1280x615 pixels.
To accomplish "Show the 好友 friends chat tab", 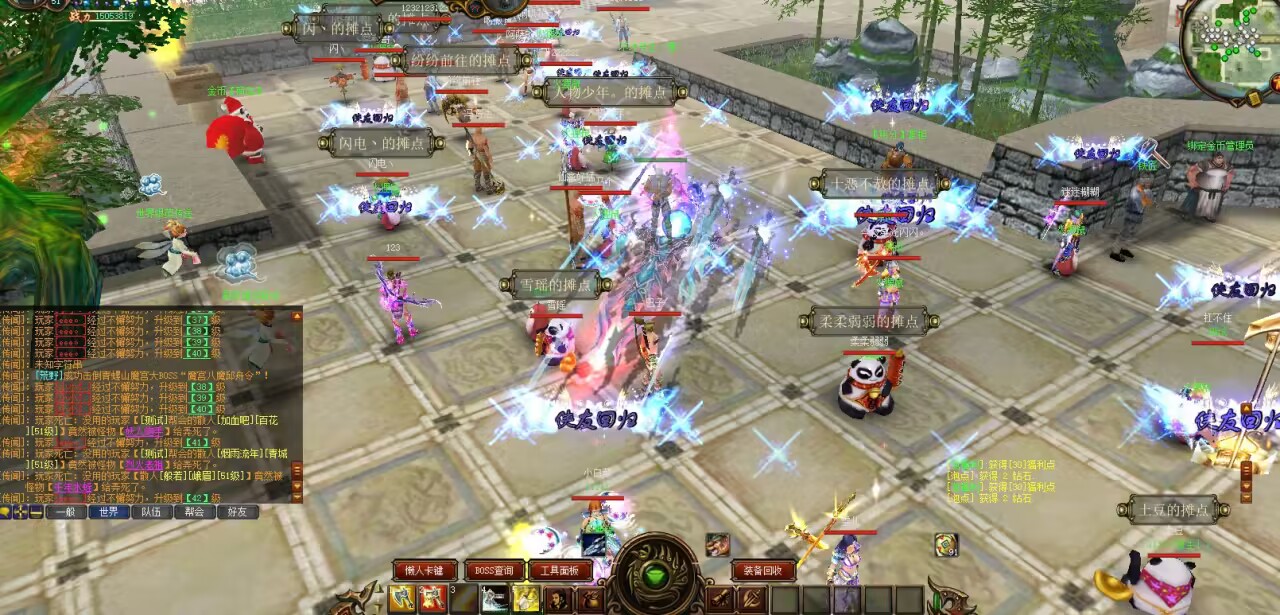I will 237,512.
